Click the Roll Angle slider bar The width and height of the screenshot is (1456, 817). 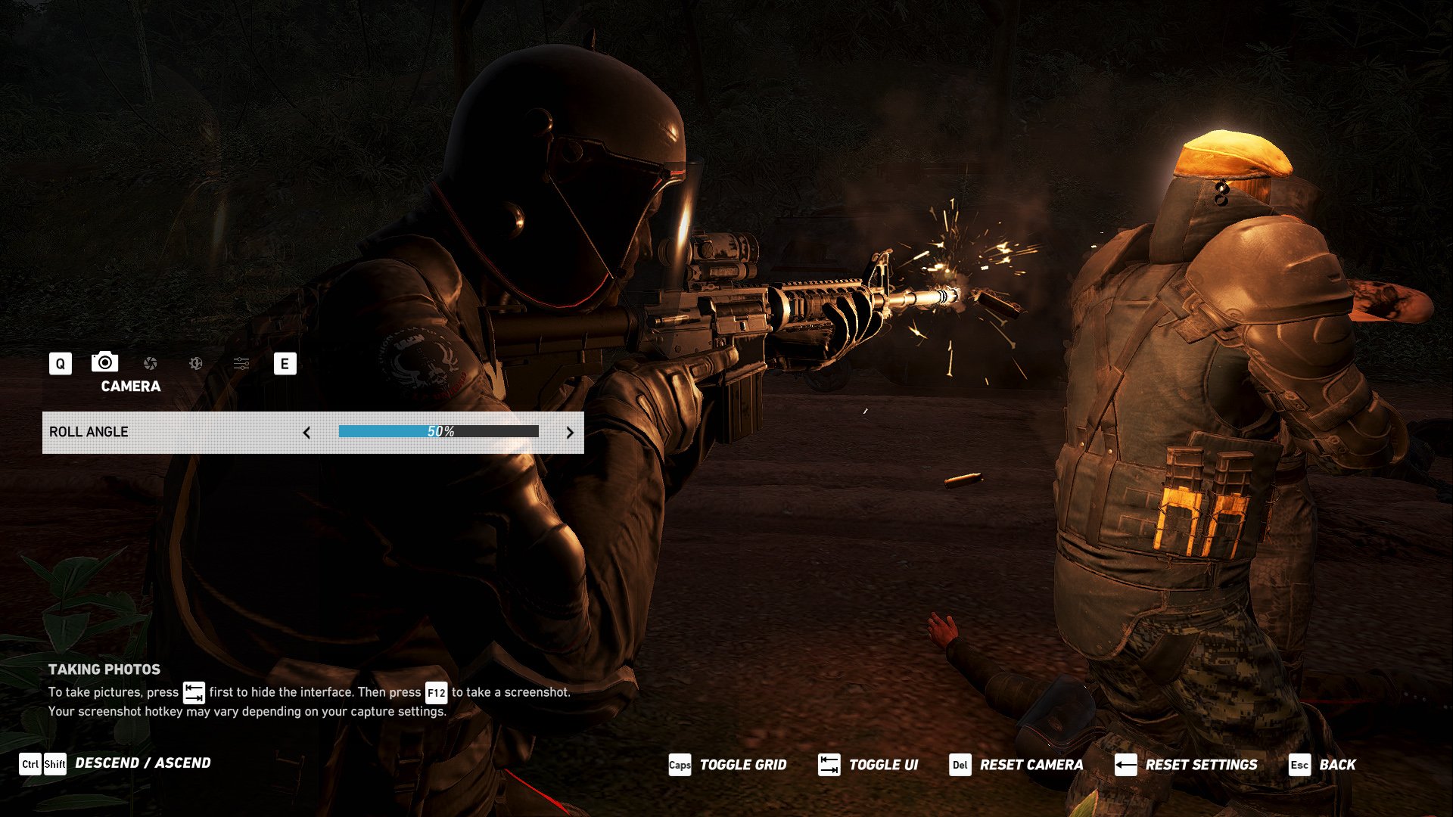(x=439, y=432)
